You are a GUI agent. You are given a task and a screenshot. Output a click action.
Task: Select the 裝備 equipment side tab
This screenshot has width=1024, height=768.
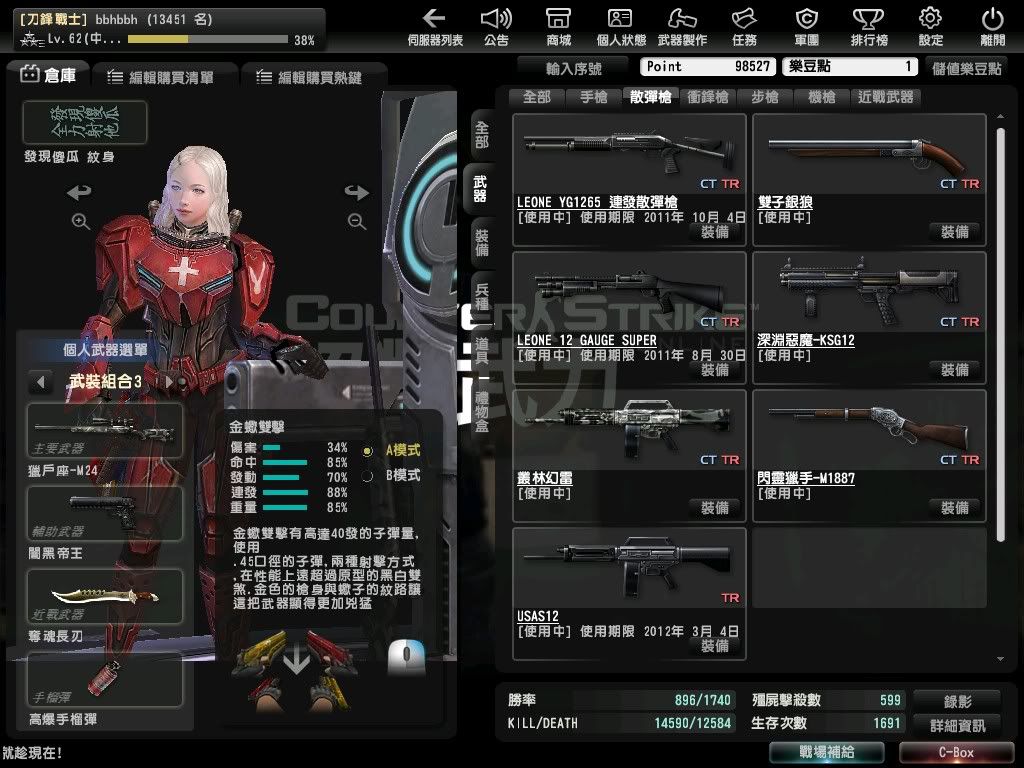click(x=482, y=244)
